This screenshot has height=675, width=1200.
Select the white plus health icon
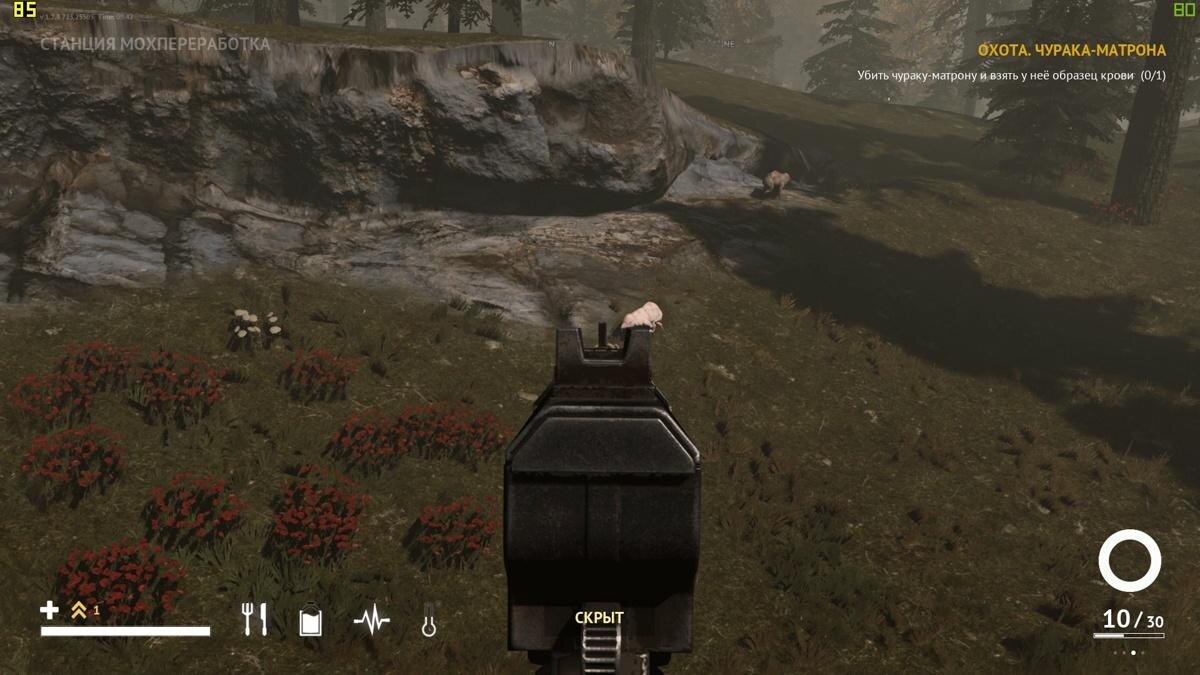click(49, 609)
